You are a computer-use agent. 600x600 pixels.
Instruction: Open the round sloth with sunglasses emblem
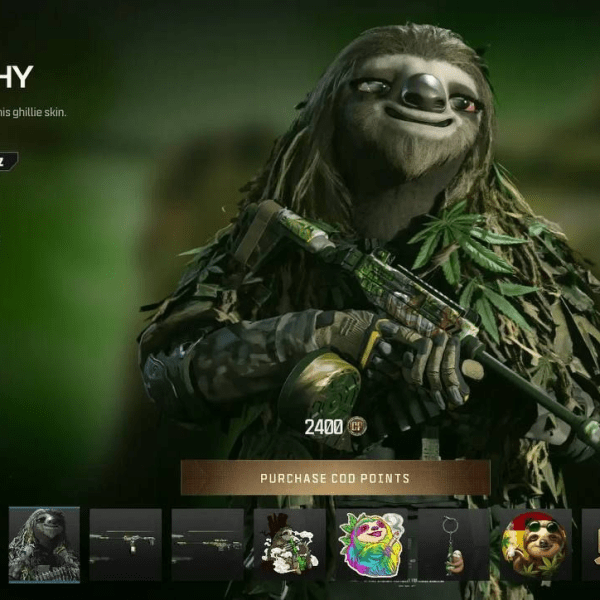click(x=535, y=544)
